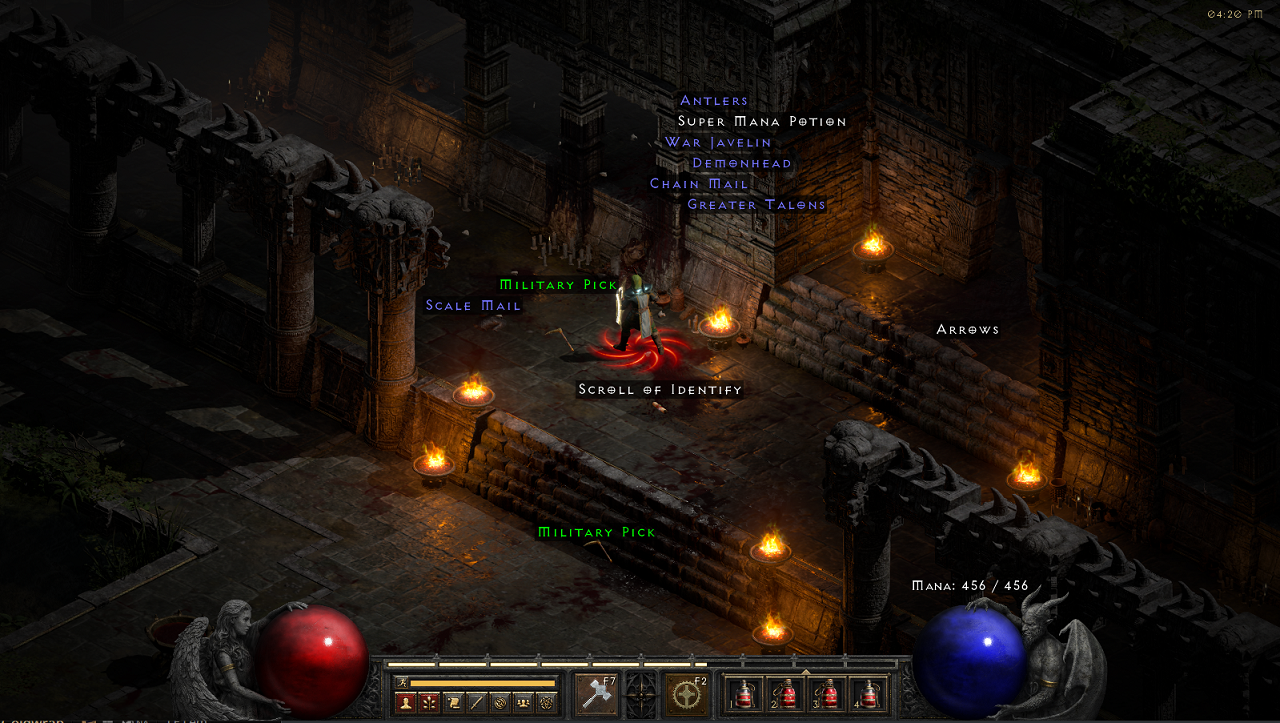Image resolution: width=1280 pixels, height=723 pixels.
Task: Pick up the Antlers item label
Action: 714,100
